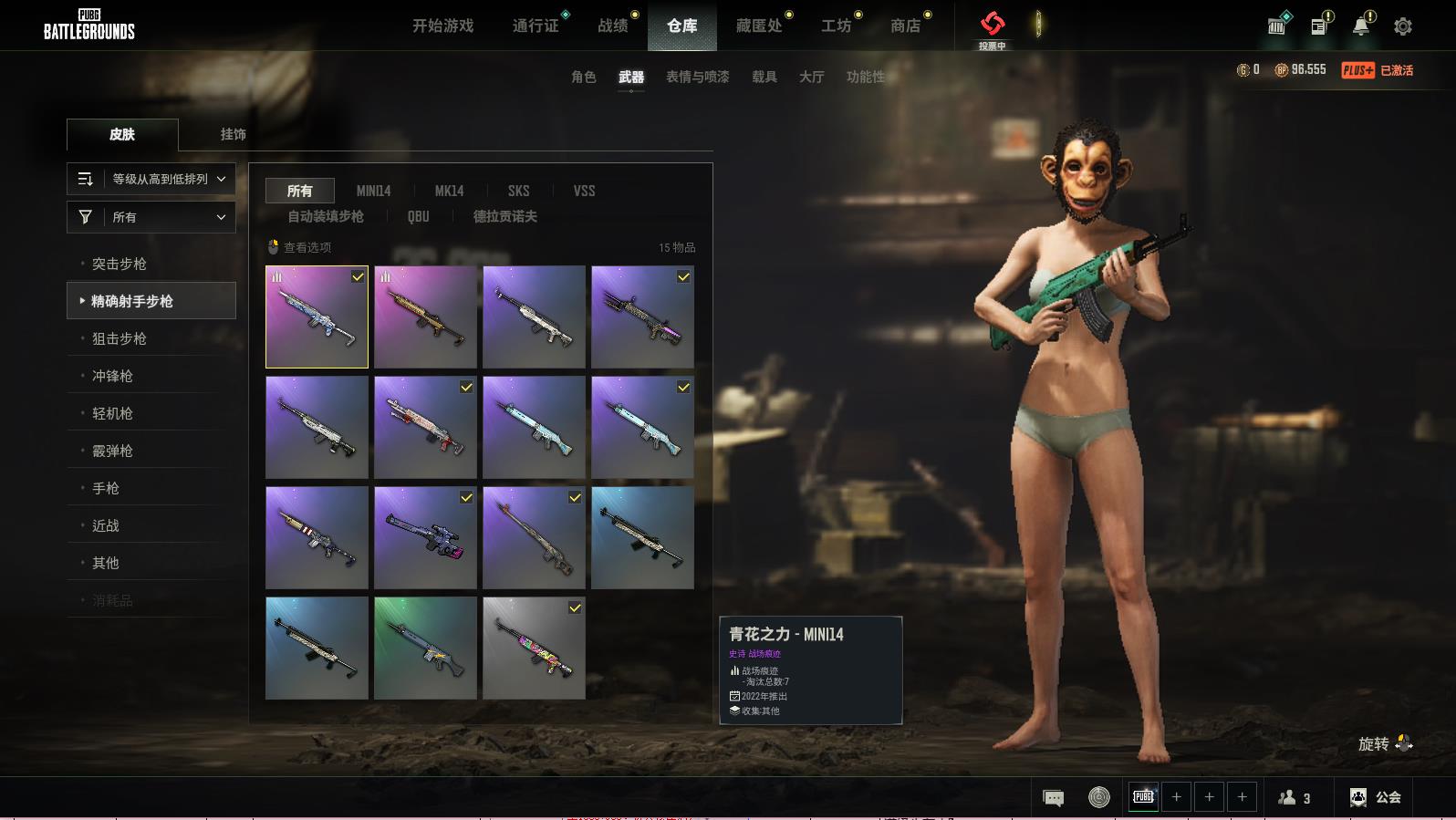Open the 工坊 workshop tab

pyautogui.click(x=836, y=26)
